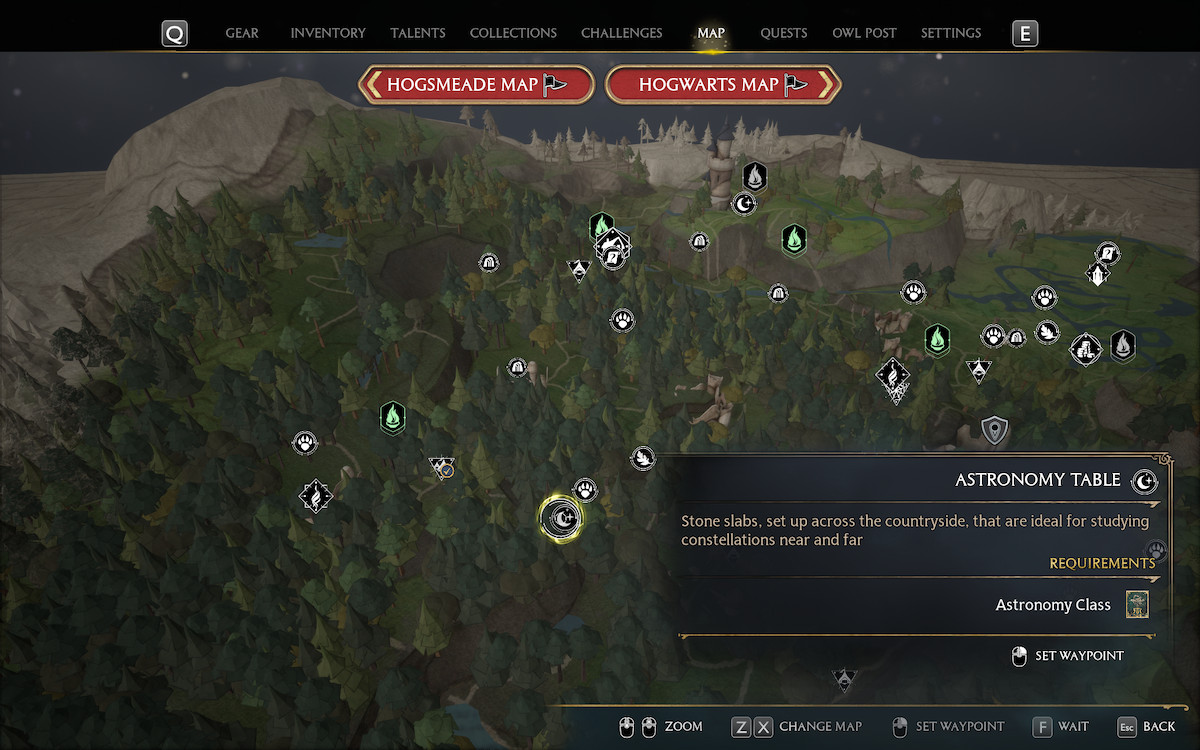
Task: Open the Owl Post tab
Action: point(864,33)
